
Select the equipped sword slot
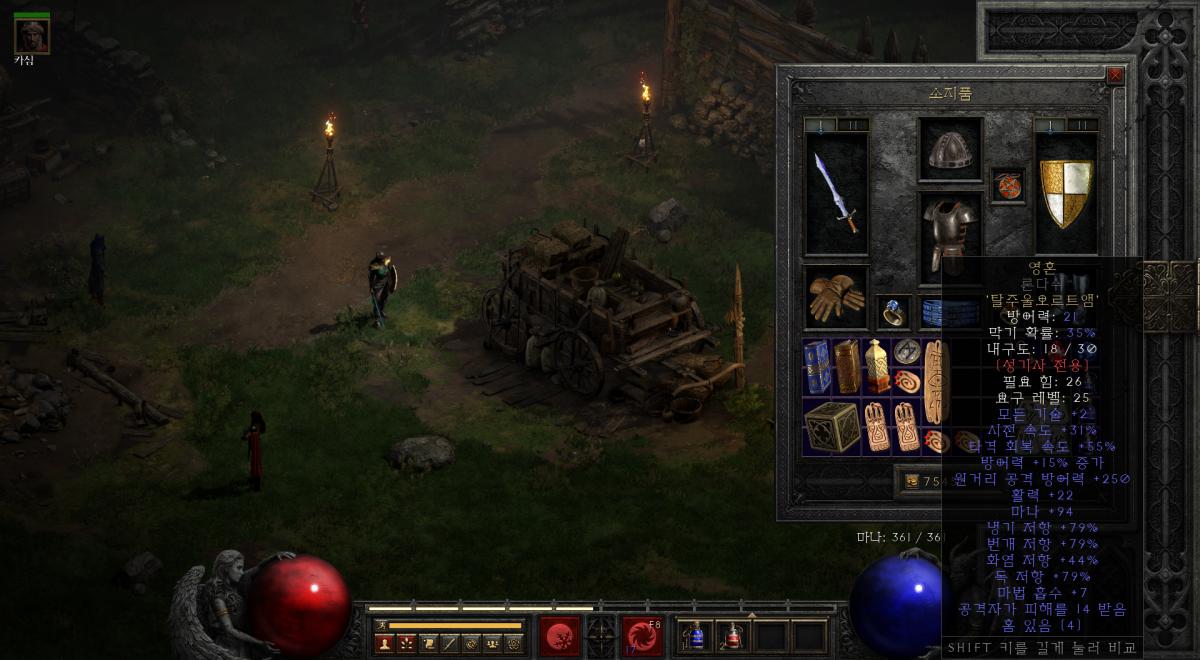(836, 193)
